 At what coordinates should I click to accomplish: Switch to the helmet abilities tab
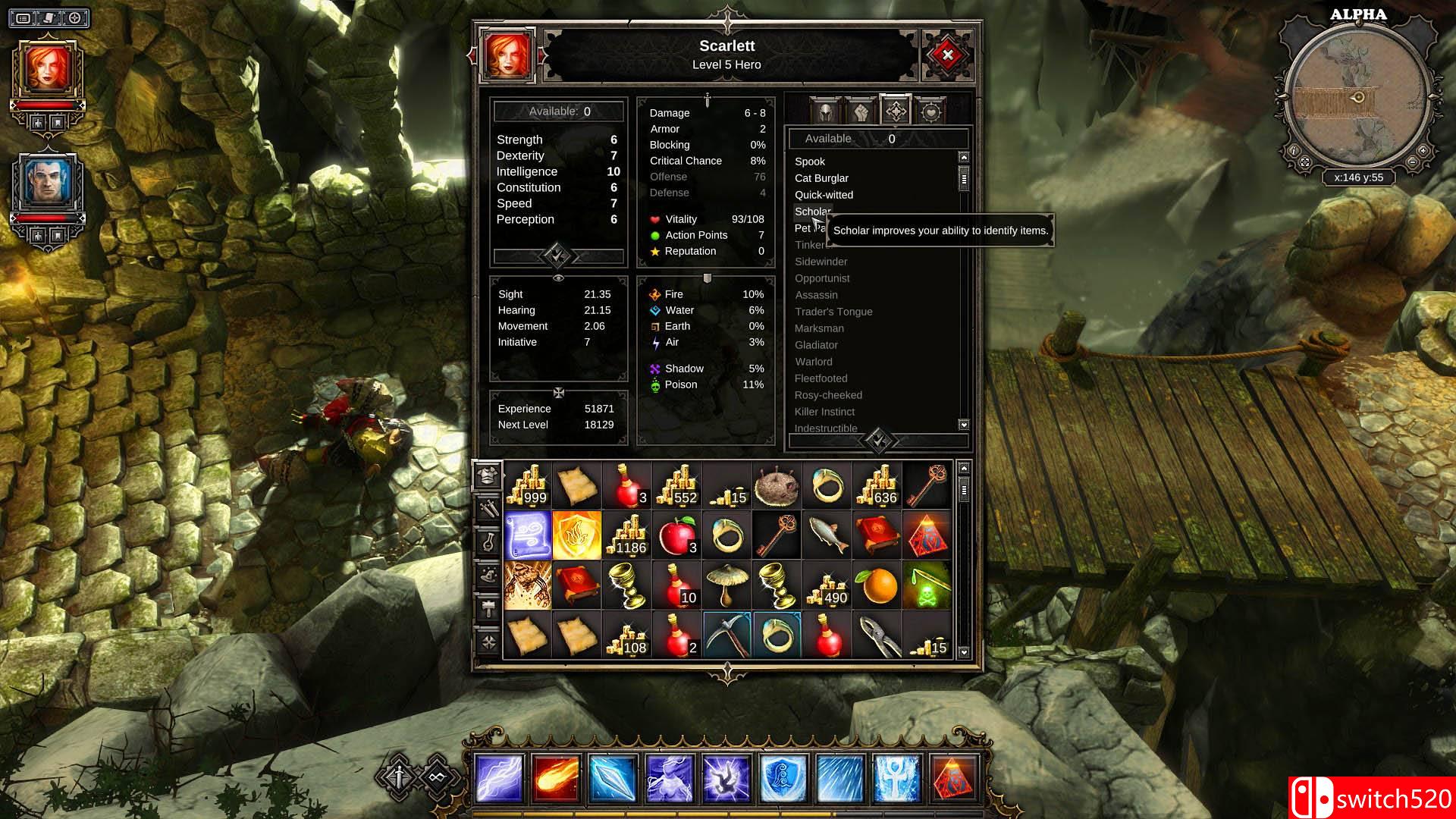click(825, 111)
